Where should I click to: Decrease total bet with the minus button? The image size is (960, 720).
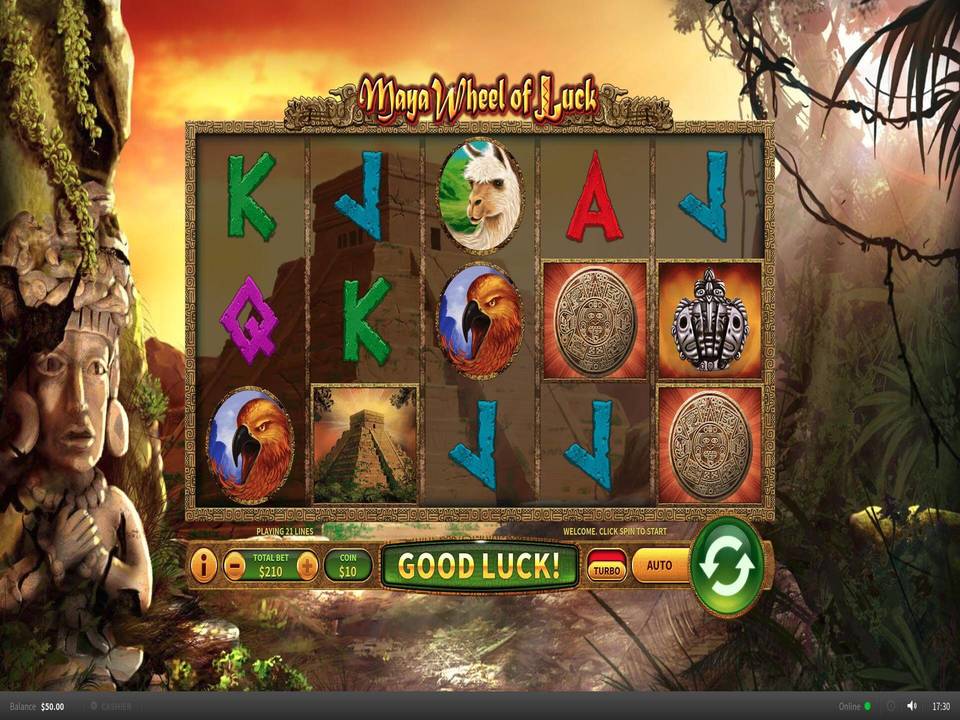pos(234,566)
